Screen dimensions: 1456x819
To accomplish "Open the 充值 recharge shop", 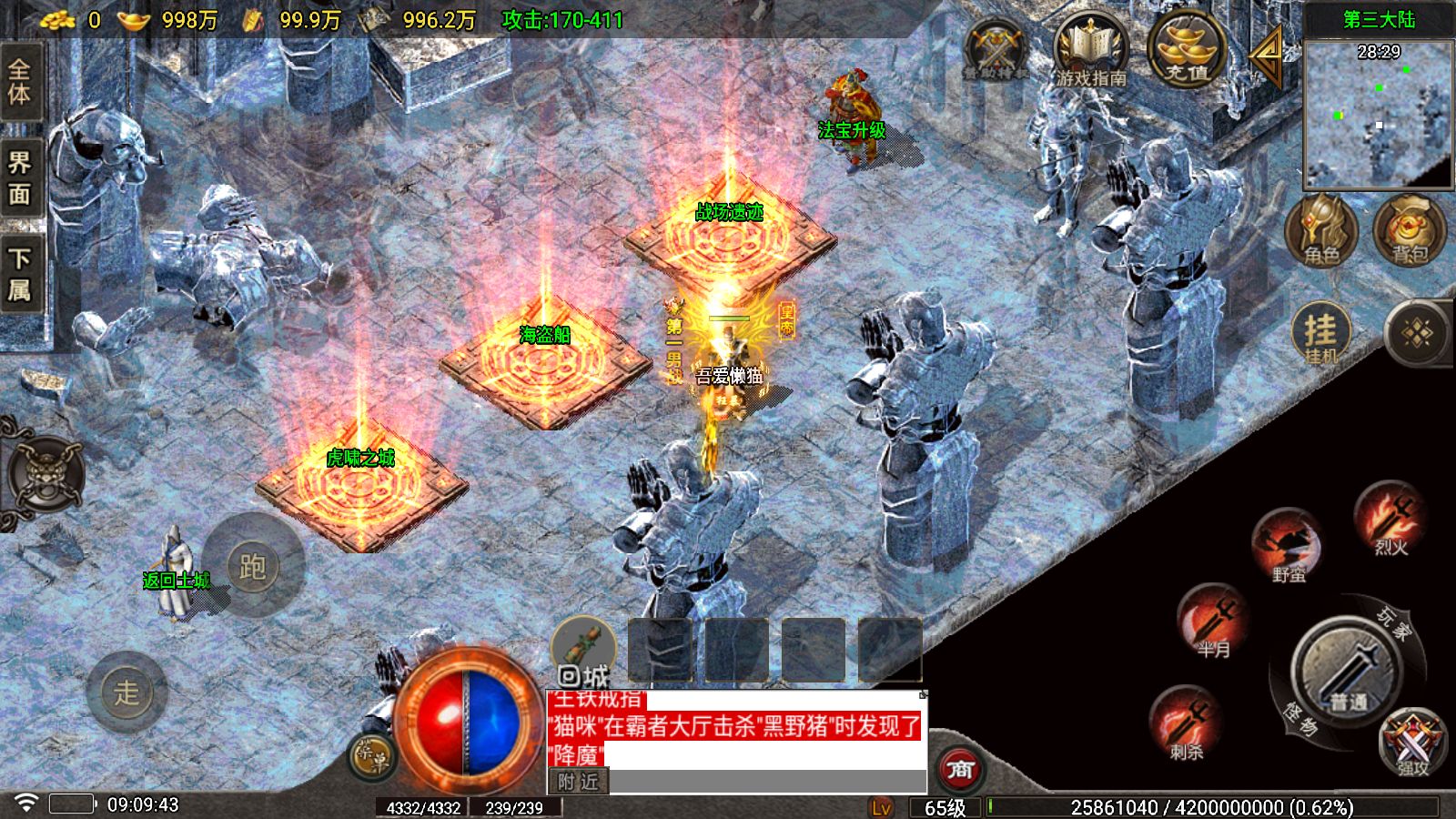I will coord(1187,48).
